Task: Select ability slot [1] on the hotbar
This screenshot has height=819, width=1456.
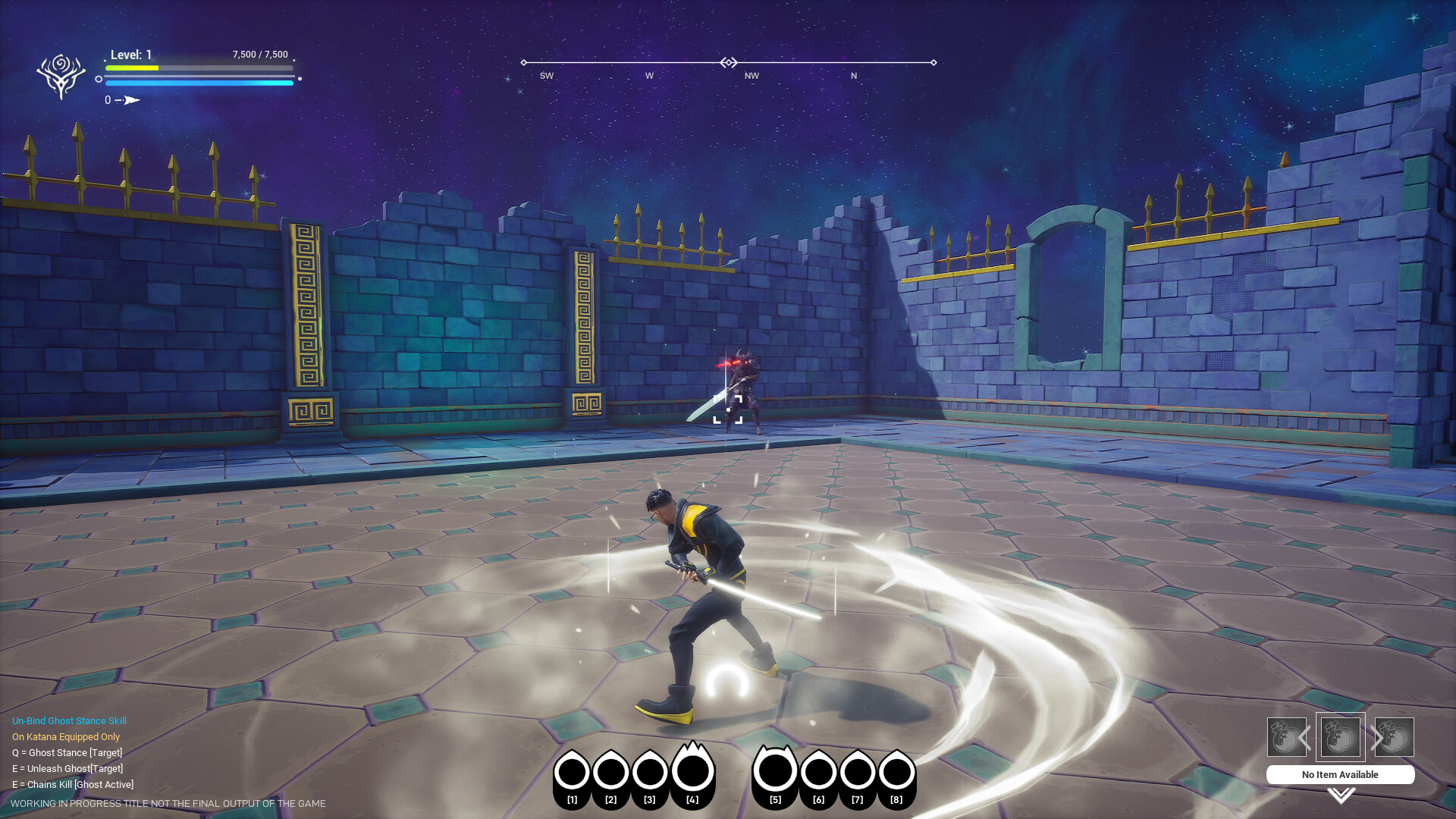Action: (573, 771)
